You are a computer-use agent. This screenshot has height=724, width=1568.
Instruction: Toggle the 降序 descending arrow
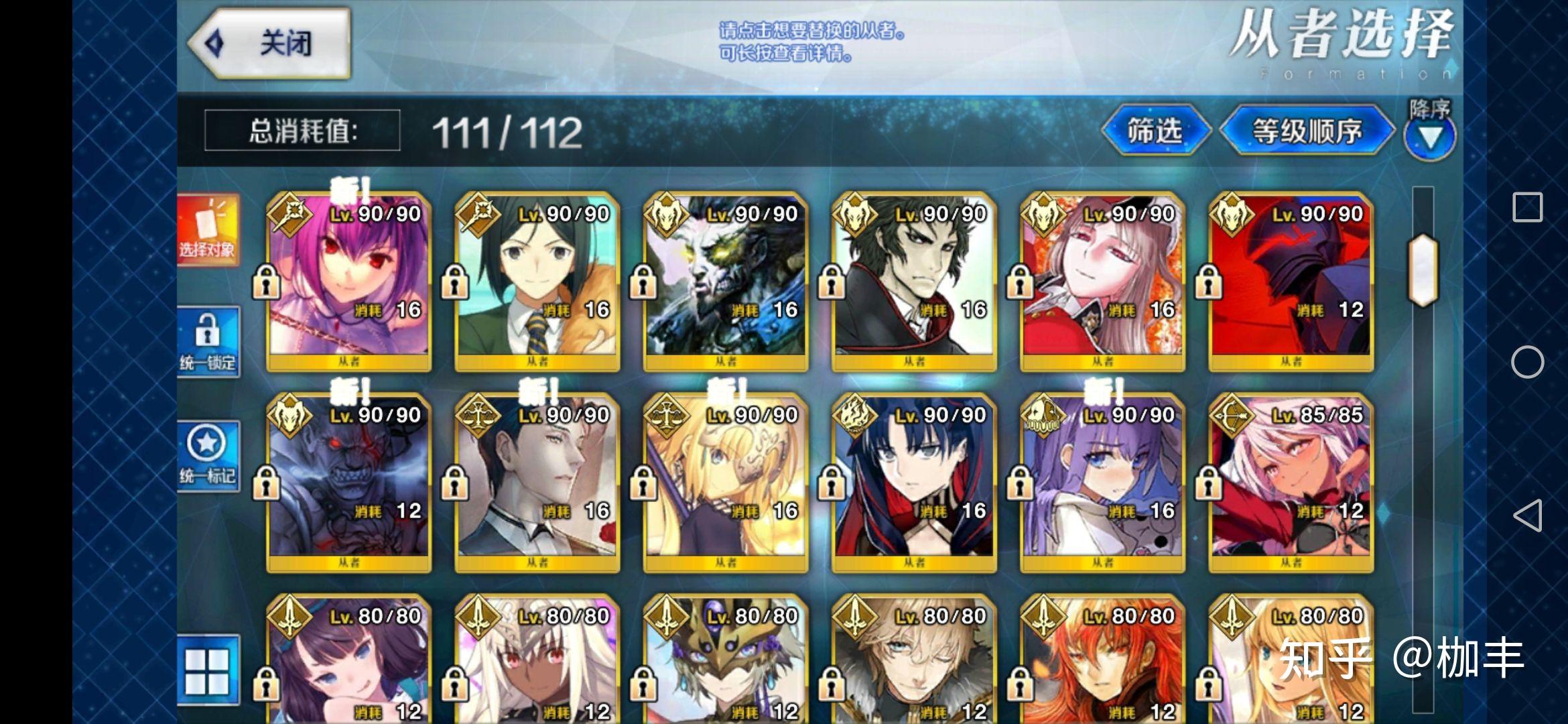(x=1430, y=136)
